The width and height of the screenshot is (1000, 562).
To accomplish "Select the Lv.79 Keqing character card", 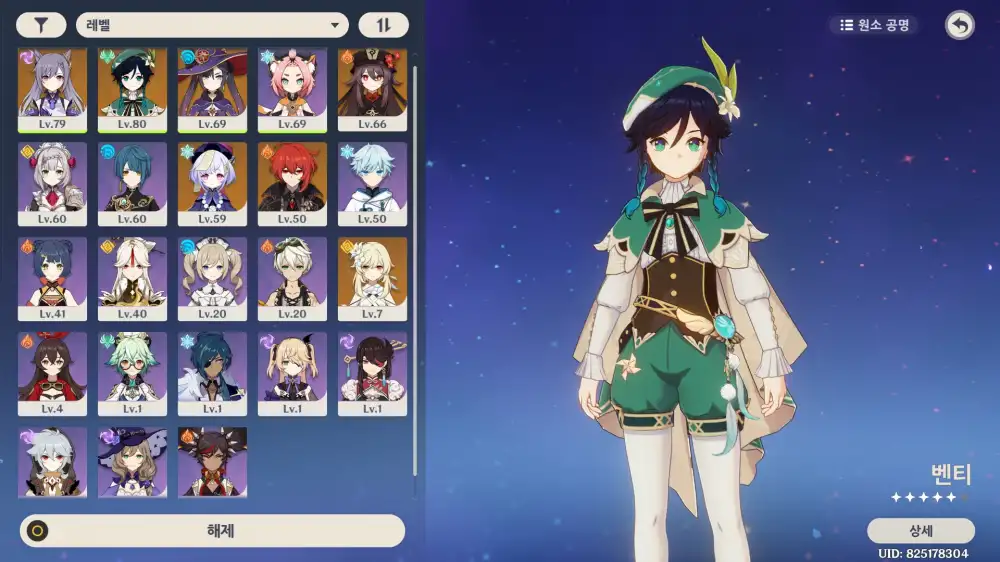I will click(52, 89).
